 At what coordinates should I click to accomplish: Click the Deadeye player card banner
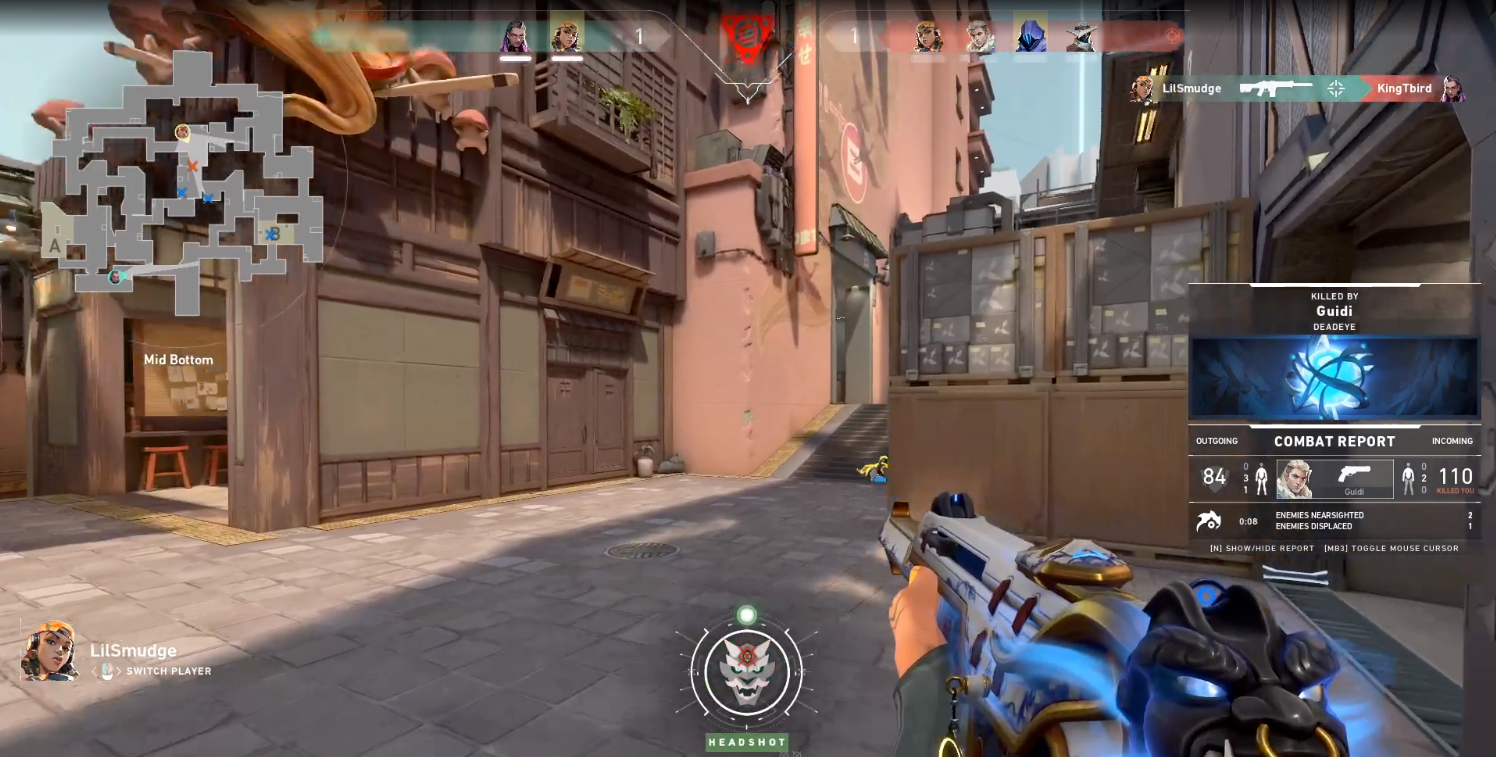point(1334,376)
